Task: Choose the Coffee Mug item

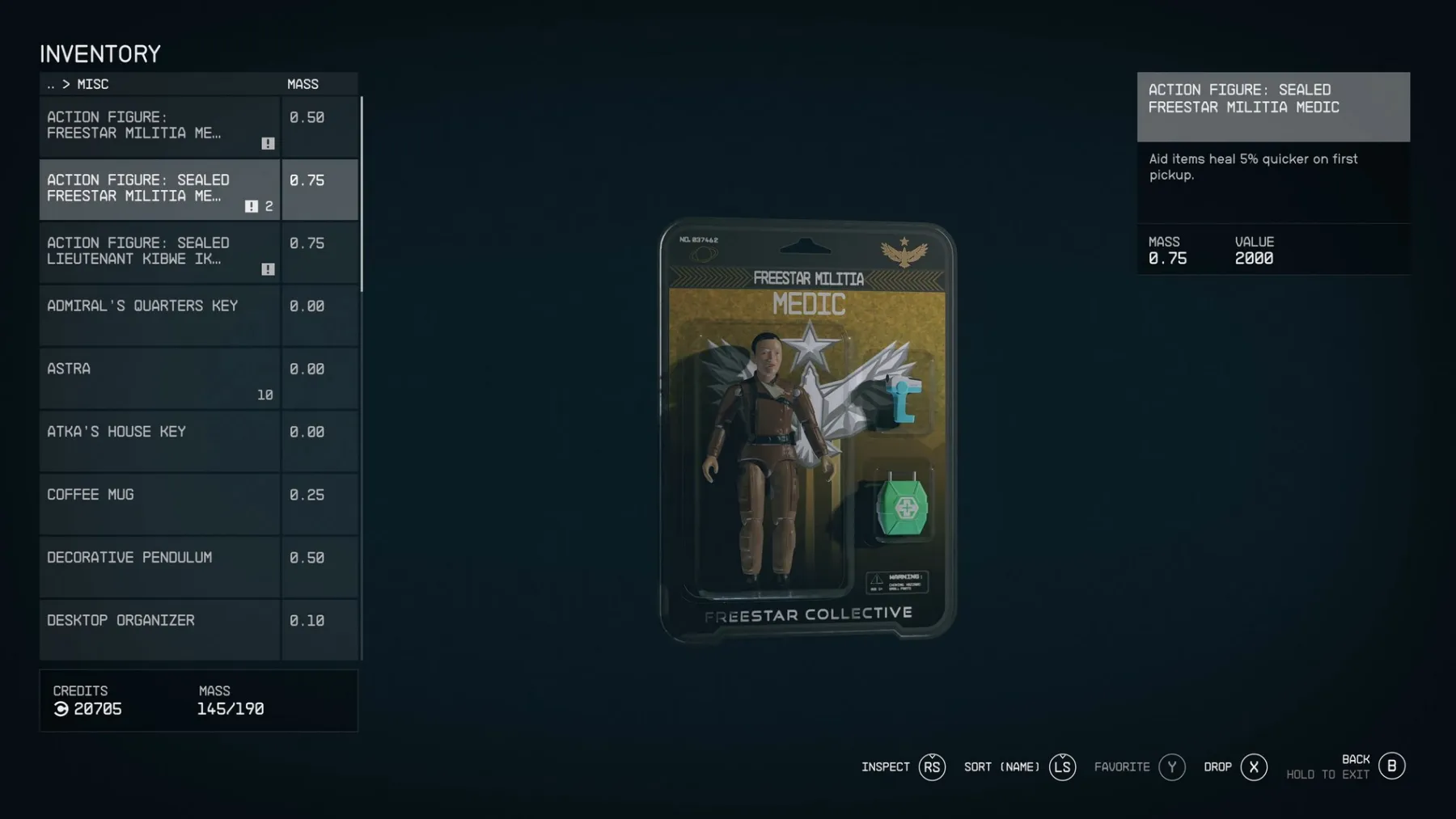Action: click(159, 504)
